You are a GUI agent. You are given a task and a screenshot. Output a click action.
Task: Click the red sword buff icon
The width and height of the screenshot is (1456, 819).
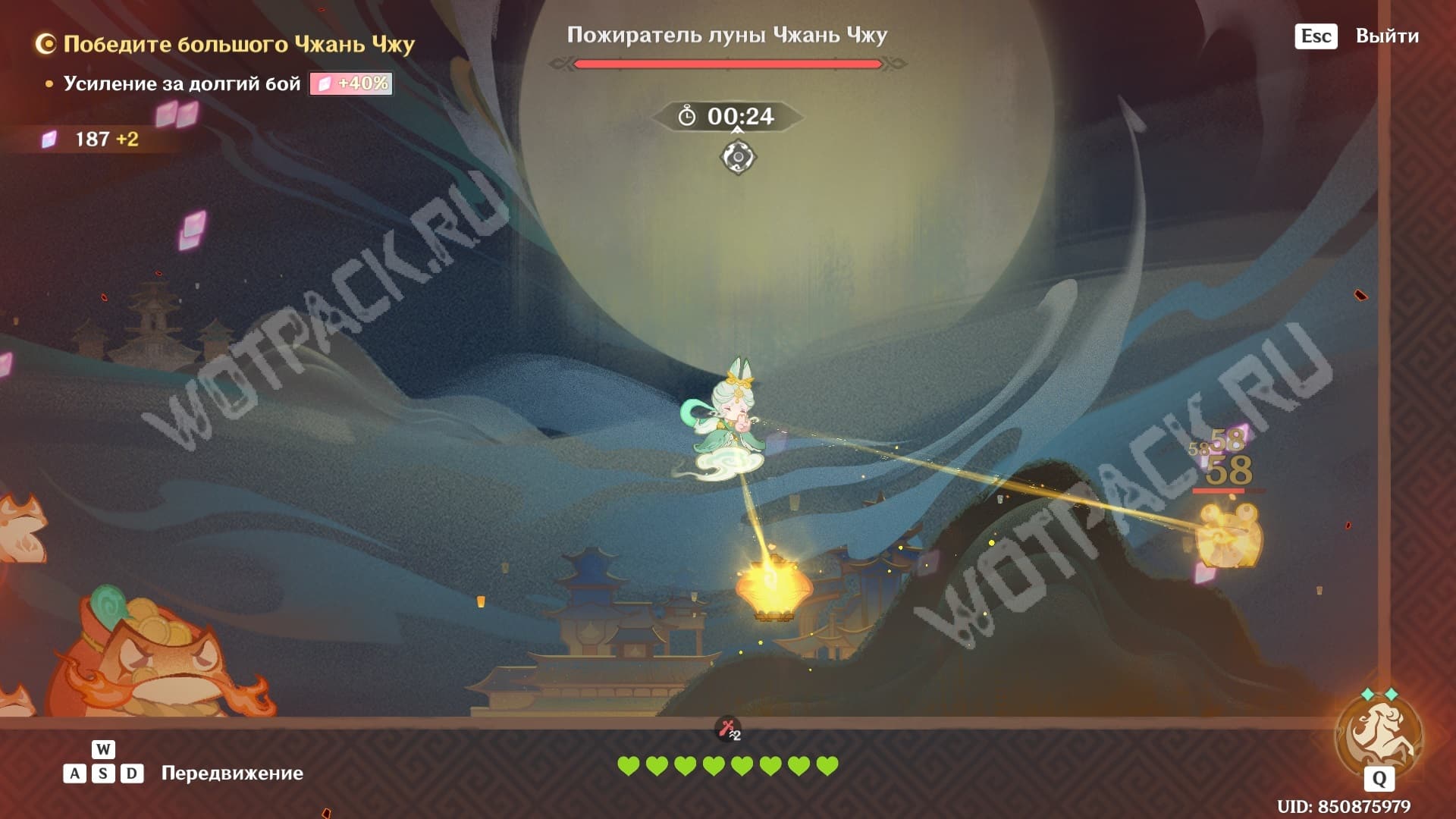[x=729, y=730]
